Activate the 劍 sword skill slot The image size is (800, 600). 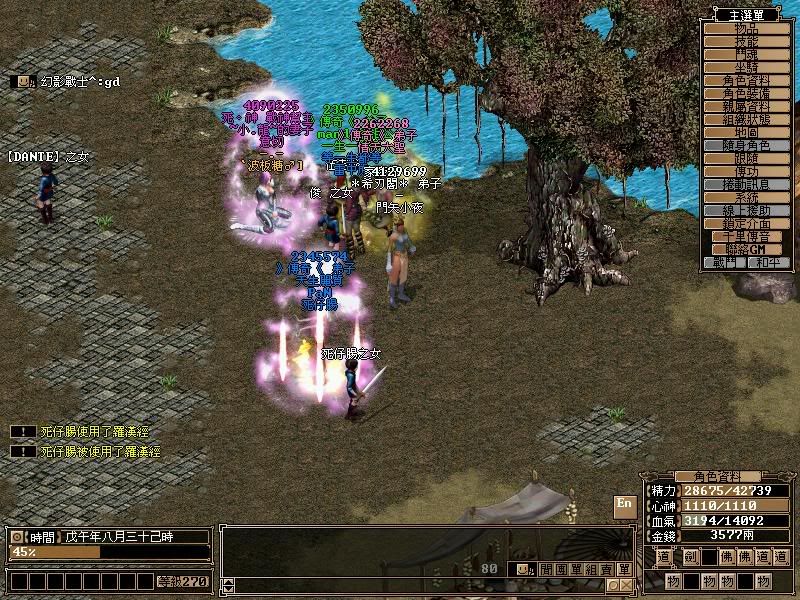click(690, 556)
